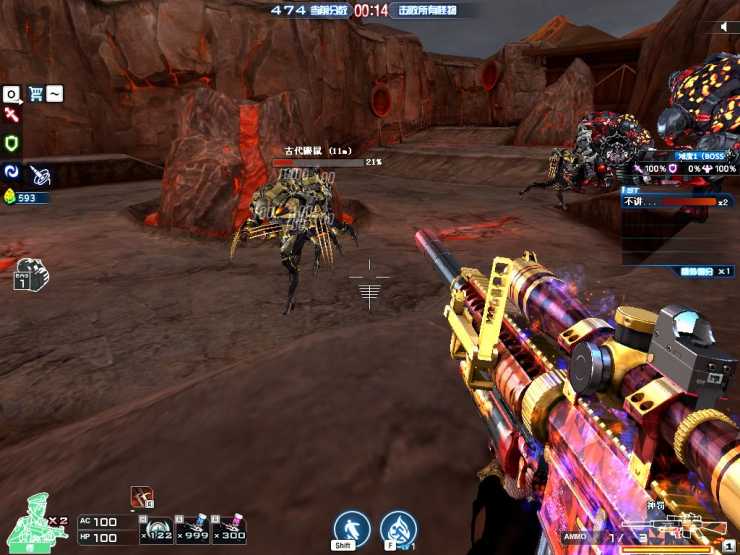Click the white spinning drill icon
This screenshot has width=740, height=555.
tap(40, 174)
